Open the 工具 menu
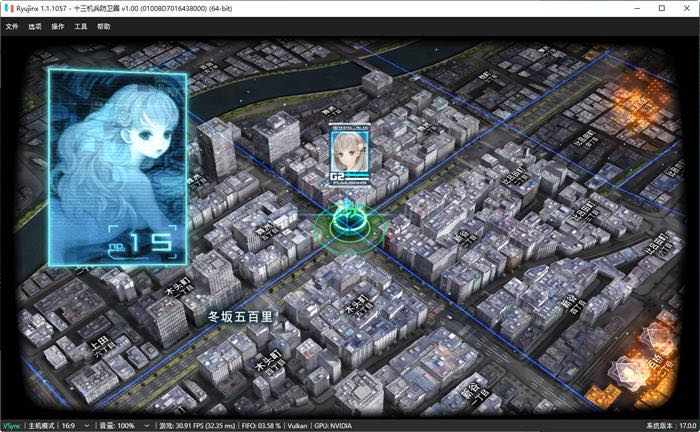Viewport: 700px width, 432px height. [x=81, y=26]
